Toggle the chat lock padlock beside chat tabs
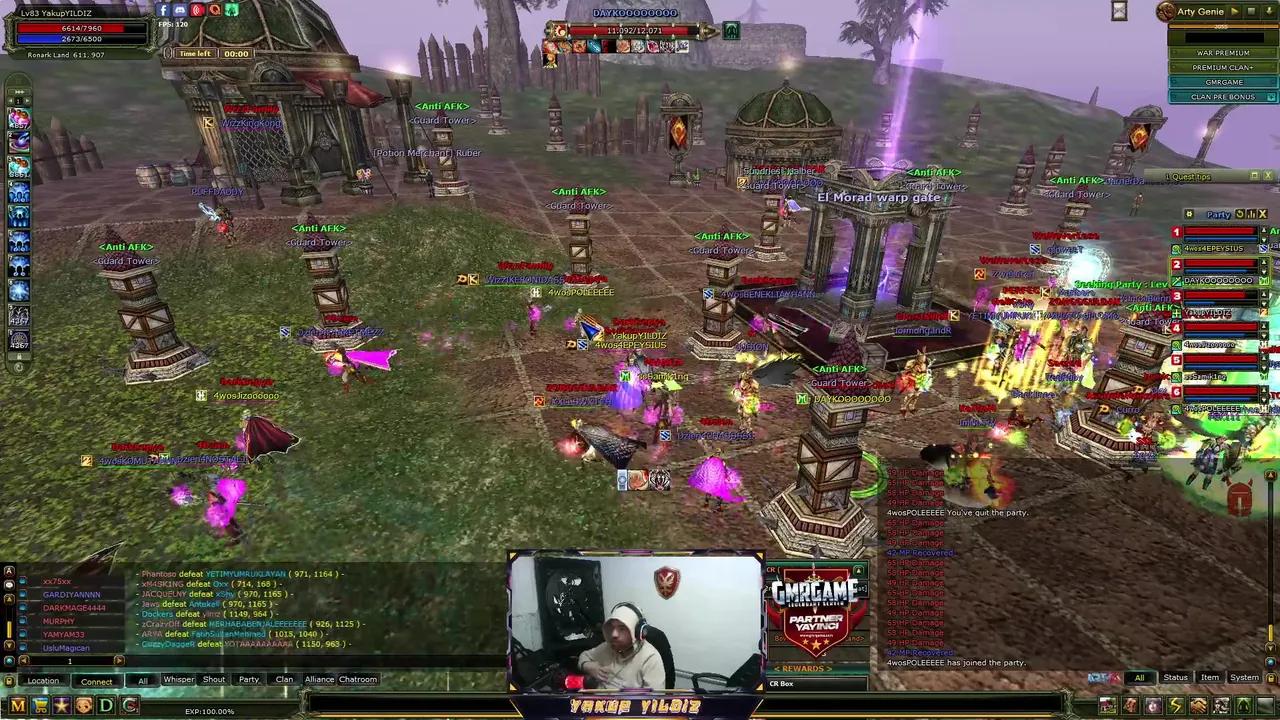This screenshot has width=1280, height=720. (8, 681)
